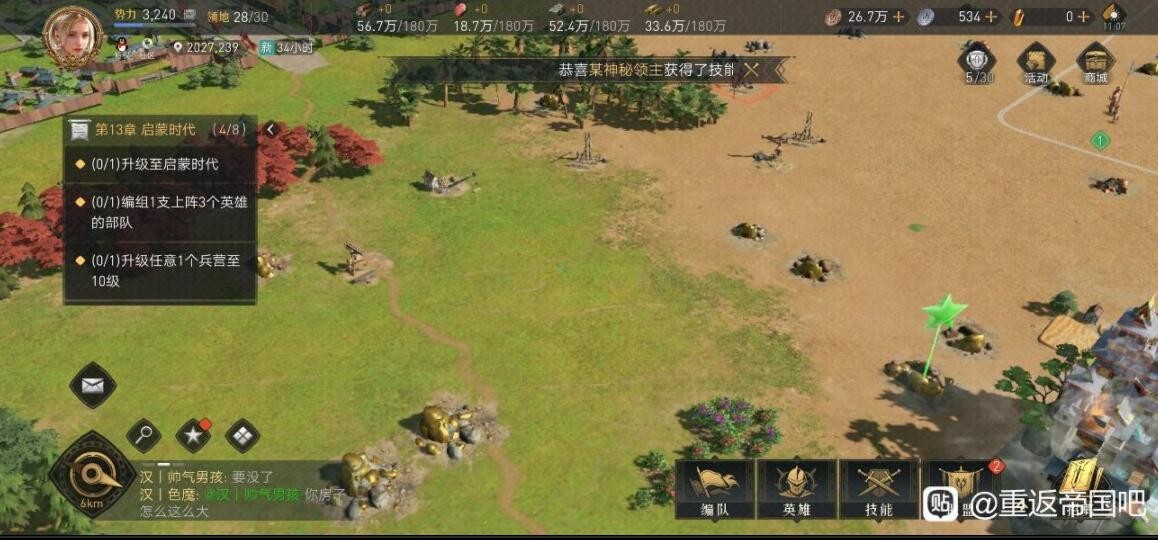Open the mail envelope icon
Image resolution: width=1158 pixels, height=540 pixels.
93,385
